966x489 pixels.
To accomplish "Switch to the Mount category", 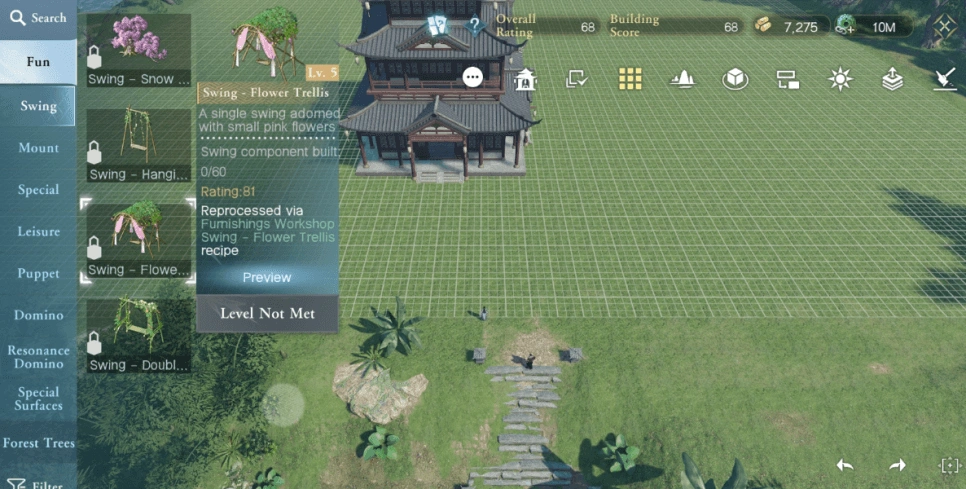I will [x=38, y=148].
